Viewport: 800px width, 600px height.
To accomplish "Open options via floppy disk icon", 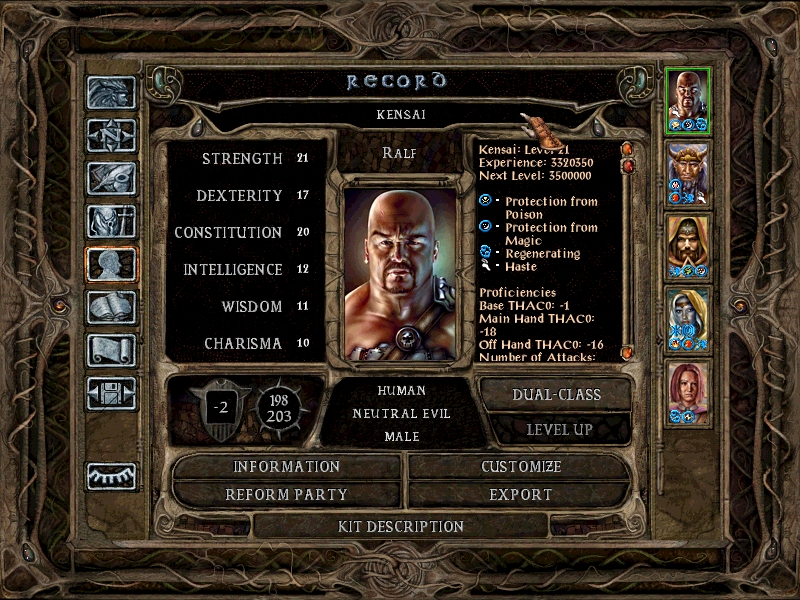I will click(x=111, y=393).
